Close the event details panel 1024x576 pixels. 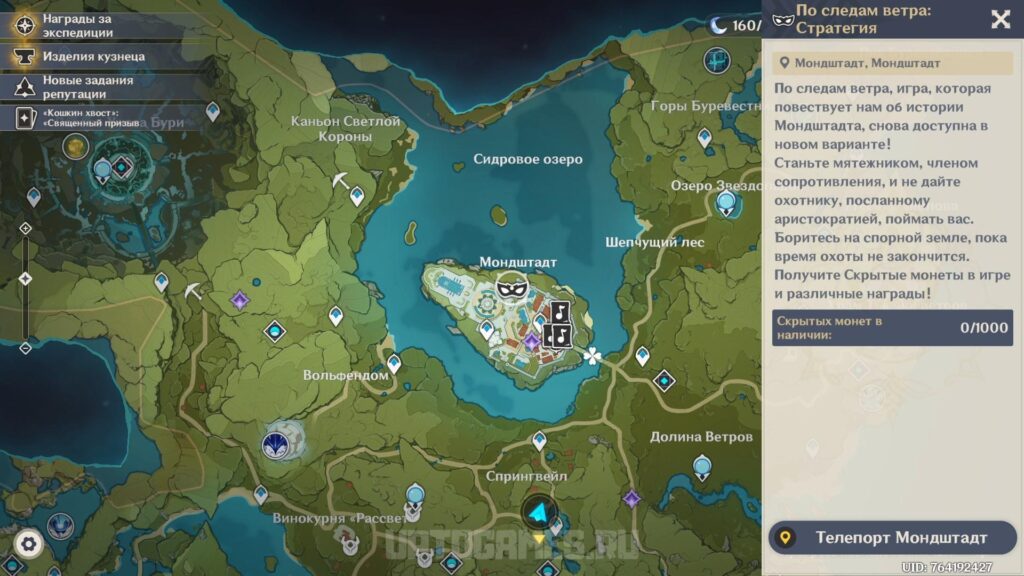[1000, 19]
